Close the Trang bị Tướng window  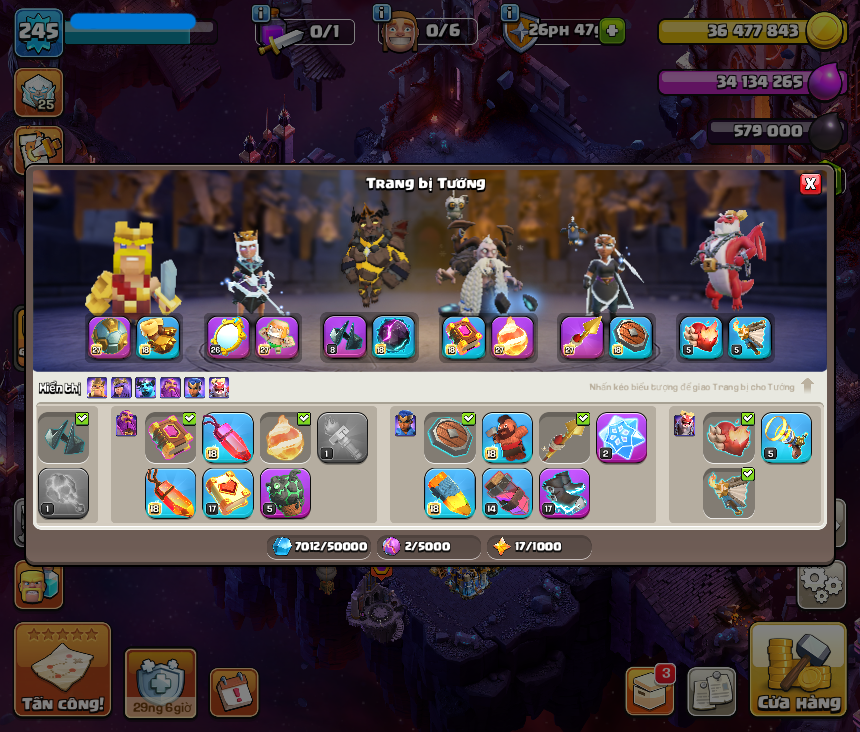point(810,183)
